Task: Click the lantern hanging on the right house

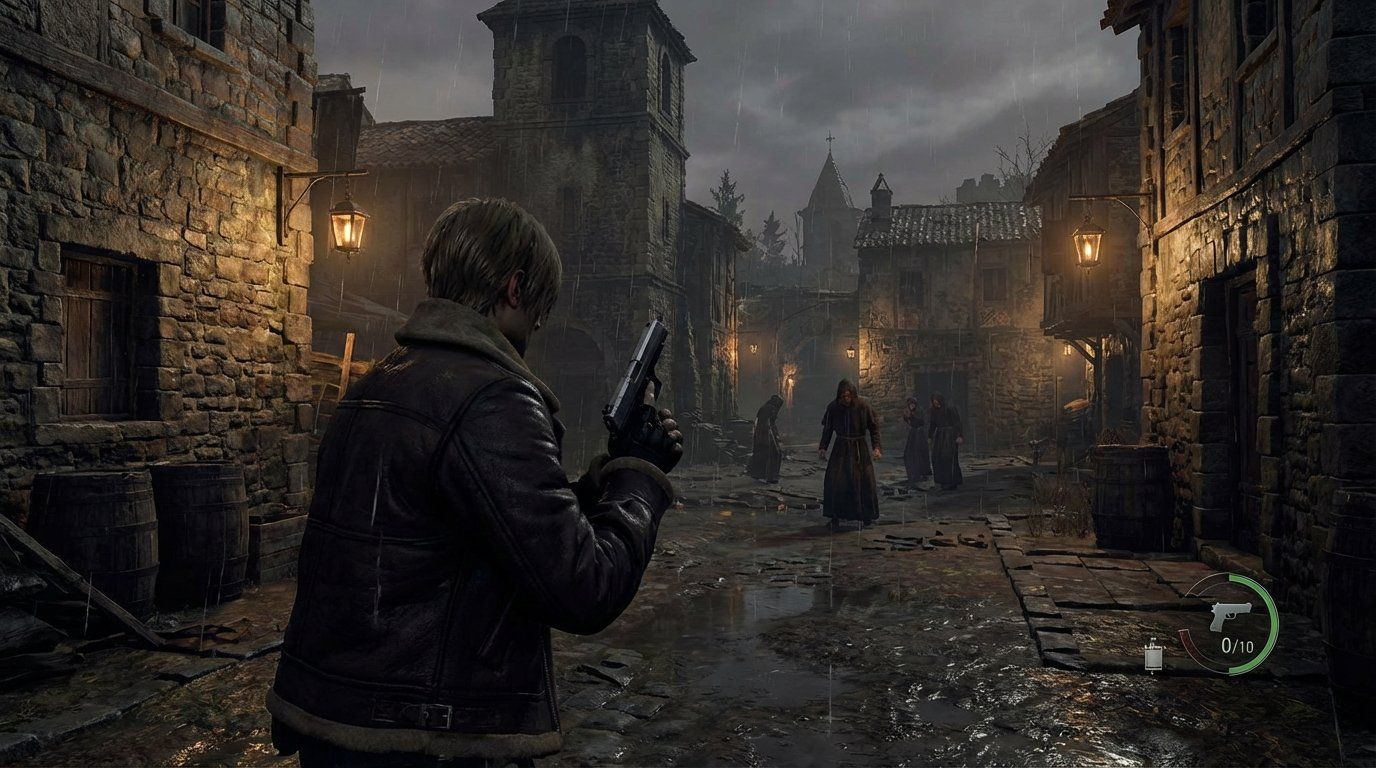Action: [x=1087, y=245]
